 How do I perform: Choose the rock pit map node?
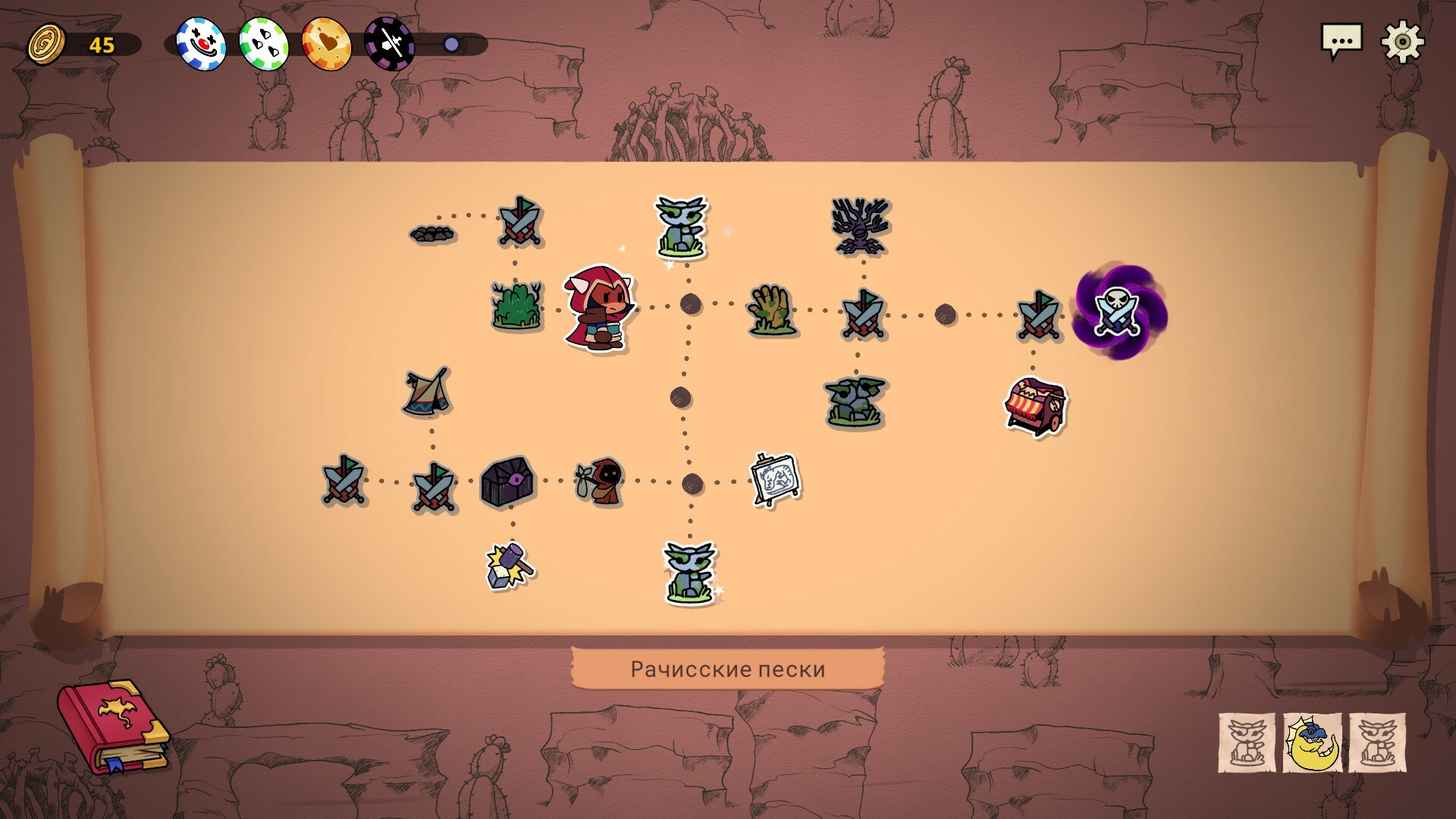433,233
